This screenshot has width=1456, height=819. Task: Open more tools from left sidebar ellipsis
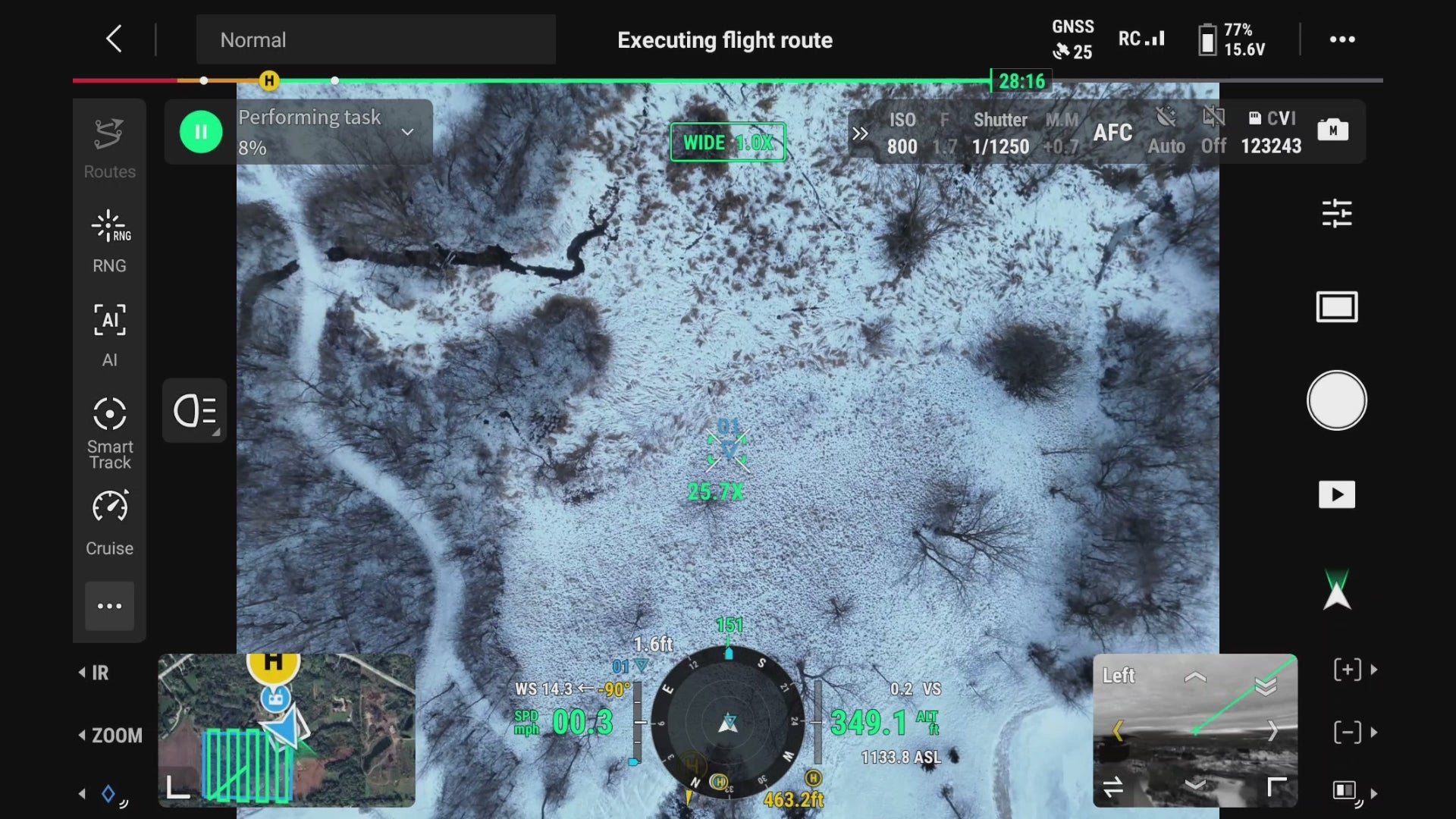coord(109,606)
